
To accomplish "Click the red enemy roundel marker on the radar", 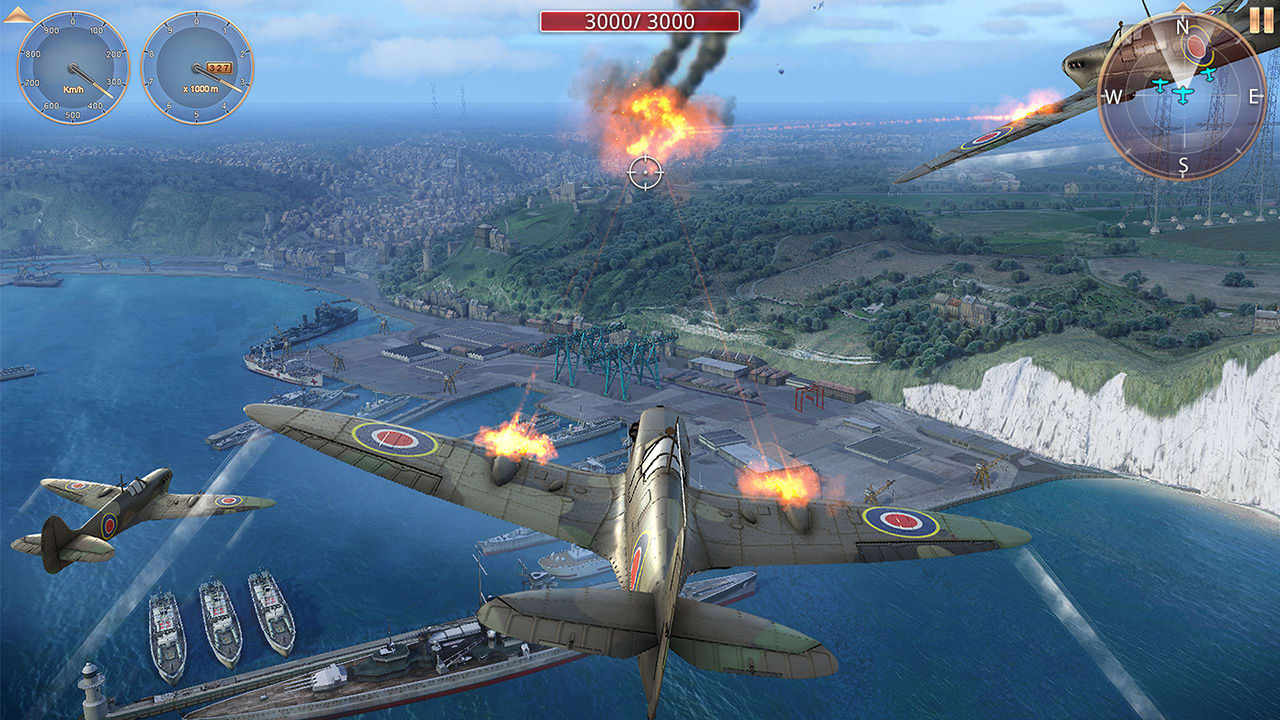I will [1196, 46].
